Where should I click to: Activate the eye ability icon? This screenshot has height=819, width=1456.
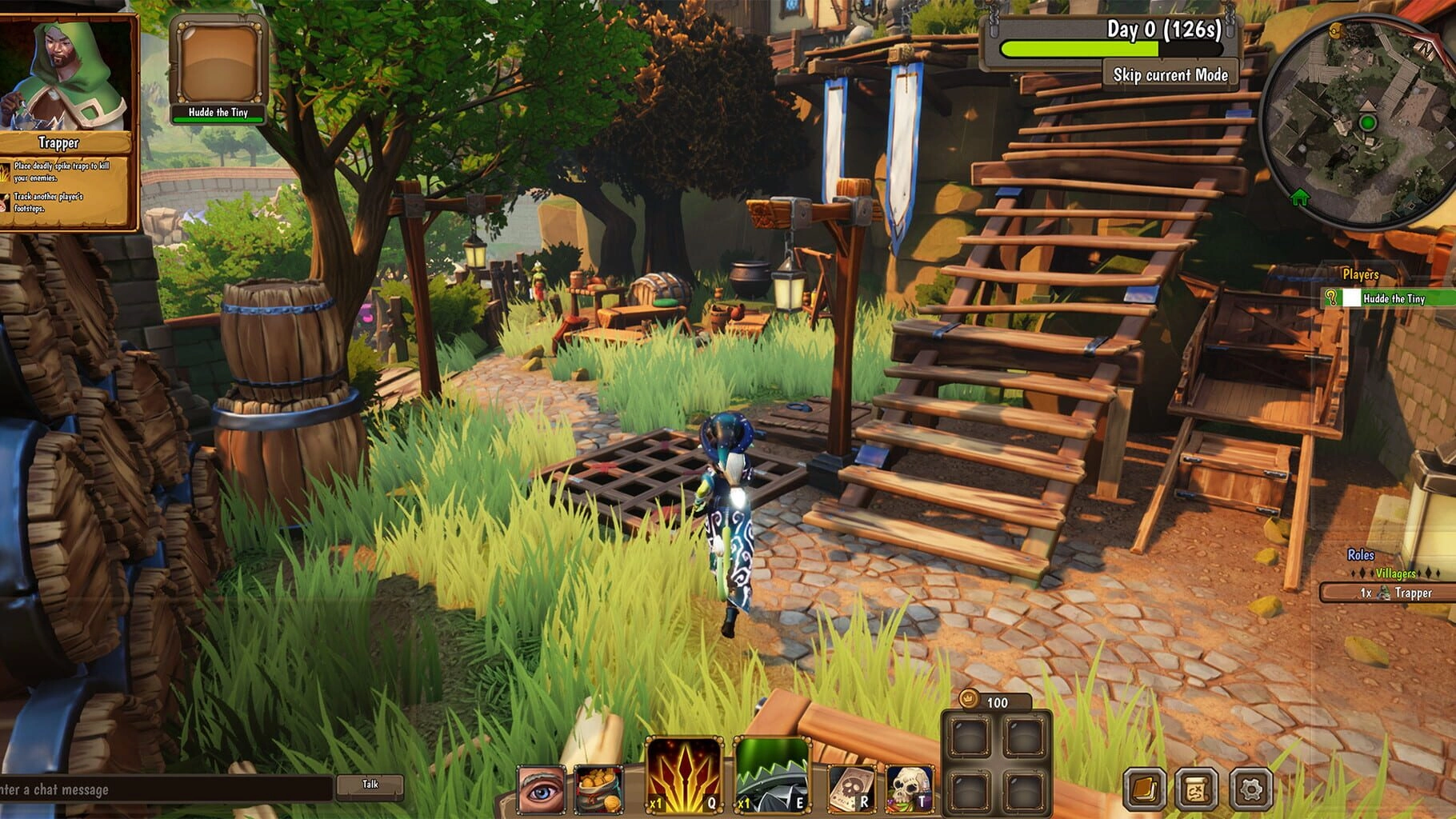(542, 789)
